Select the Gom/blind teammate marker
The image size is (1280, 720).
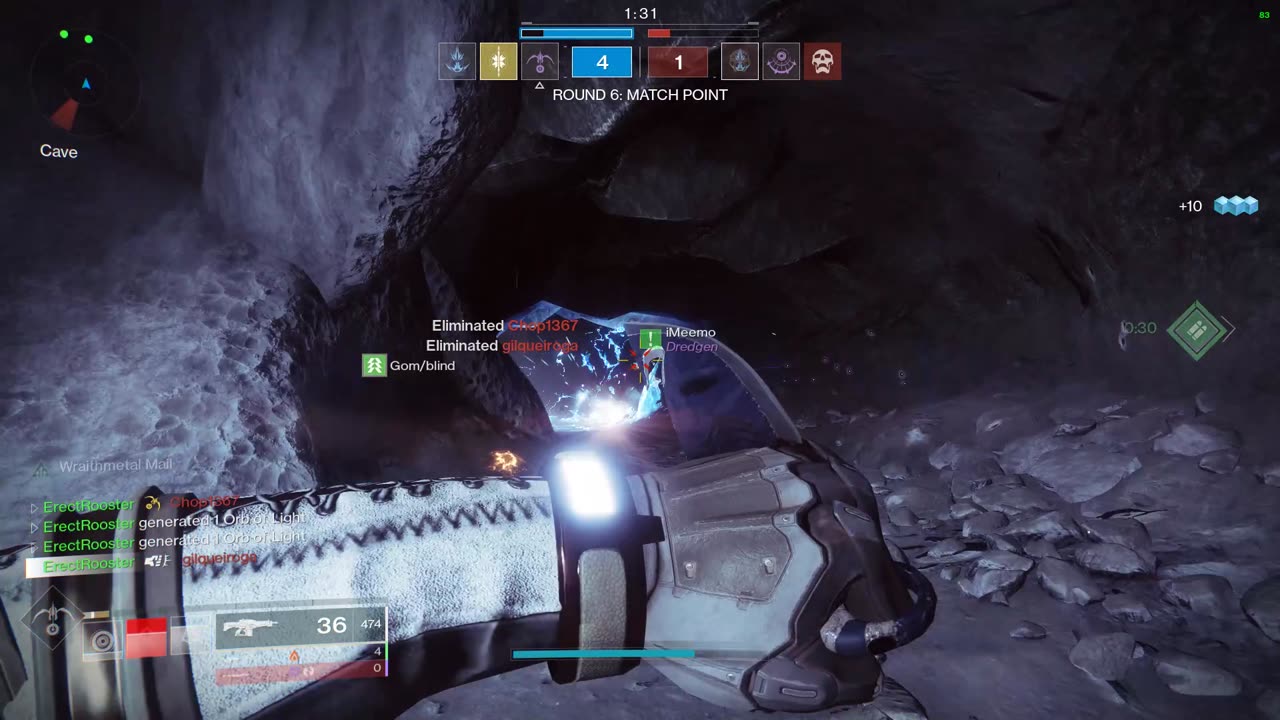click(374, 366)
